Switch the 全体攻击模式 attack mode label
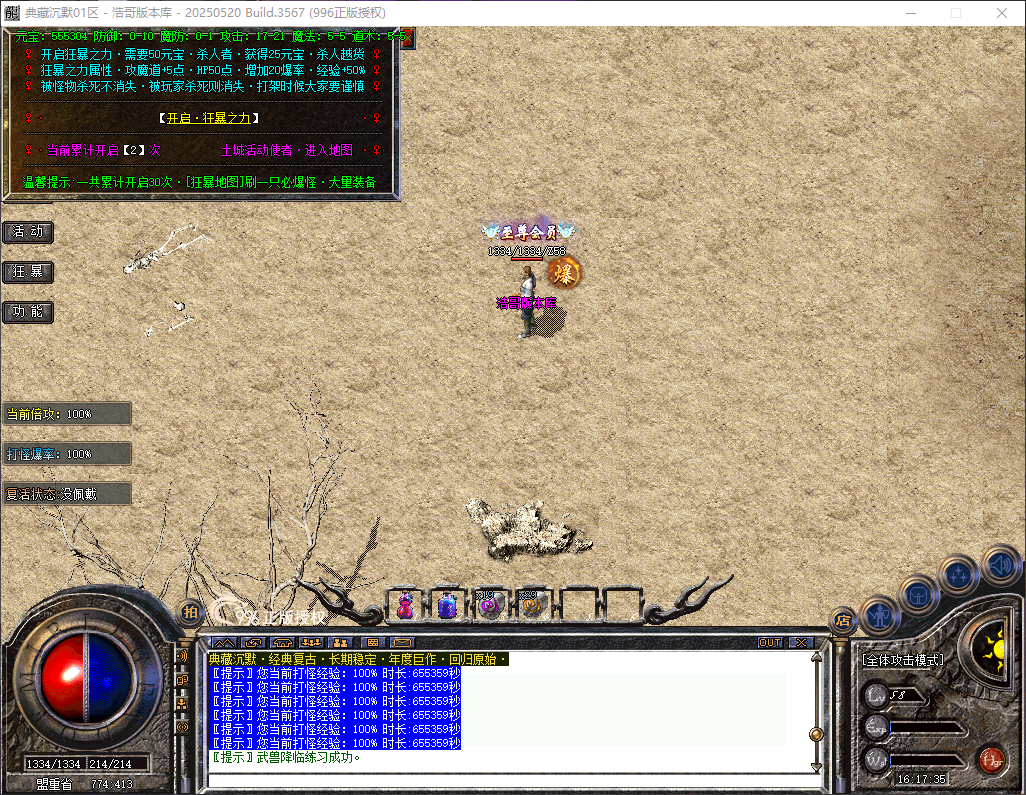This screenshot has width=1026, height=795. coord(903,661)
